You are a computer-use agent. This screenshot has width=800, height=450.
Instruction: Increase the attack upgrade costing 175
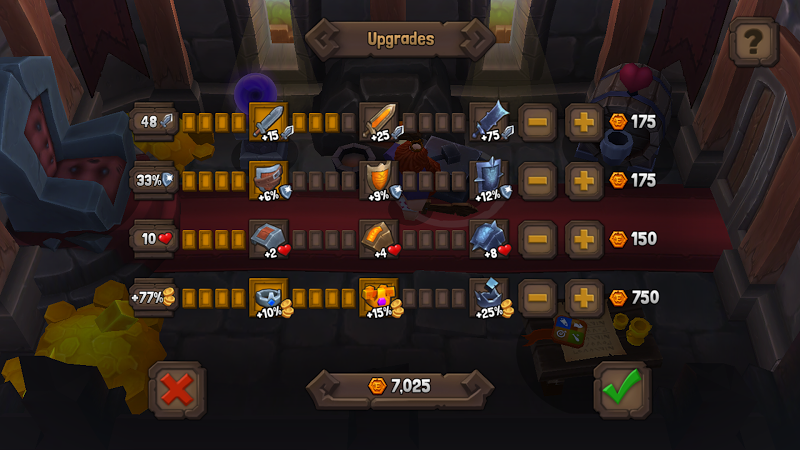583,122
